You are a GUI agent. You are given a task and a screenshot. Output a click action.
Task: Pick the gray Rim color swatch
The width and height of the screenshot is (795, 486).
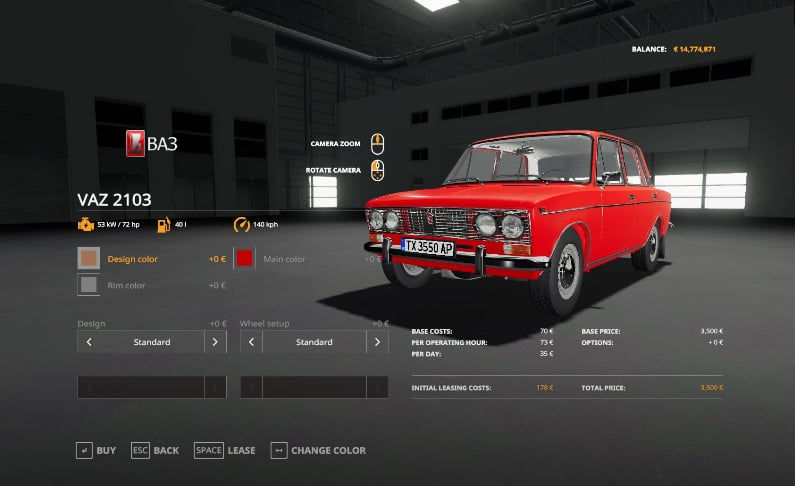(89, 285)
